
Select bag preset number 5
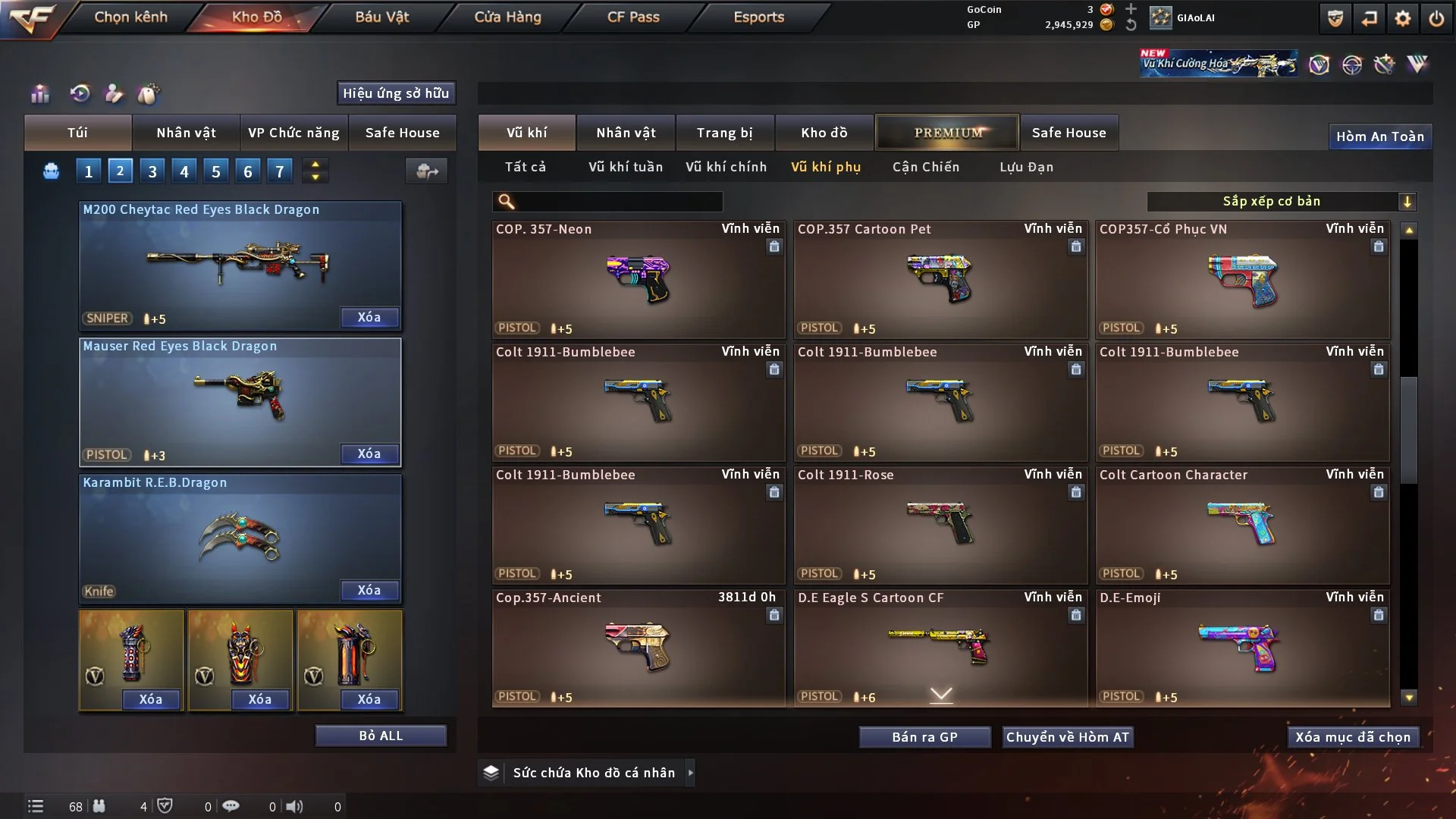coord(215,171)
